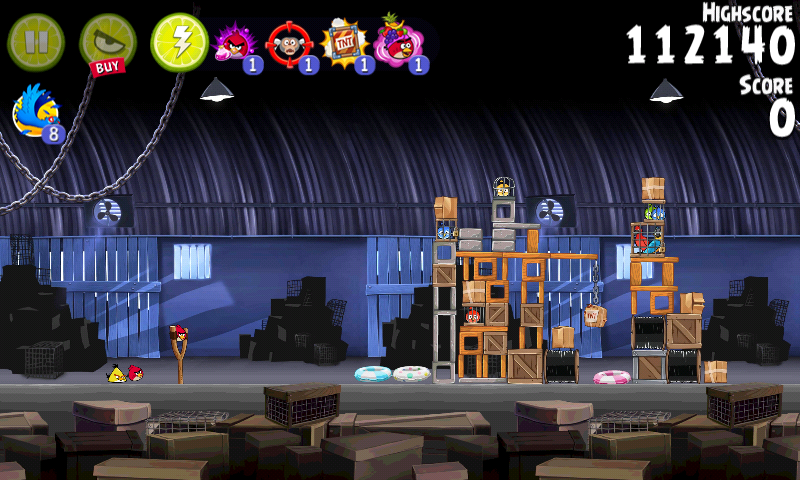This screenshot has height=480, width=800.
Task: Buy the Mighty Eagle power-up
Action: (x=107, y=43)
